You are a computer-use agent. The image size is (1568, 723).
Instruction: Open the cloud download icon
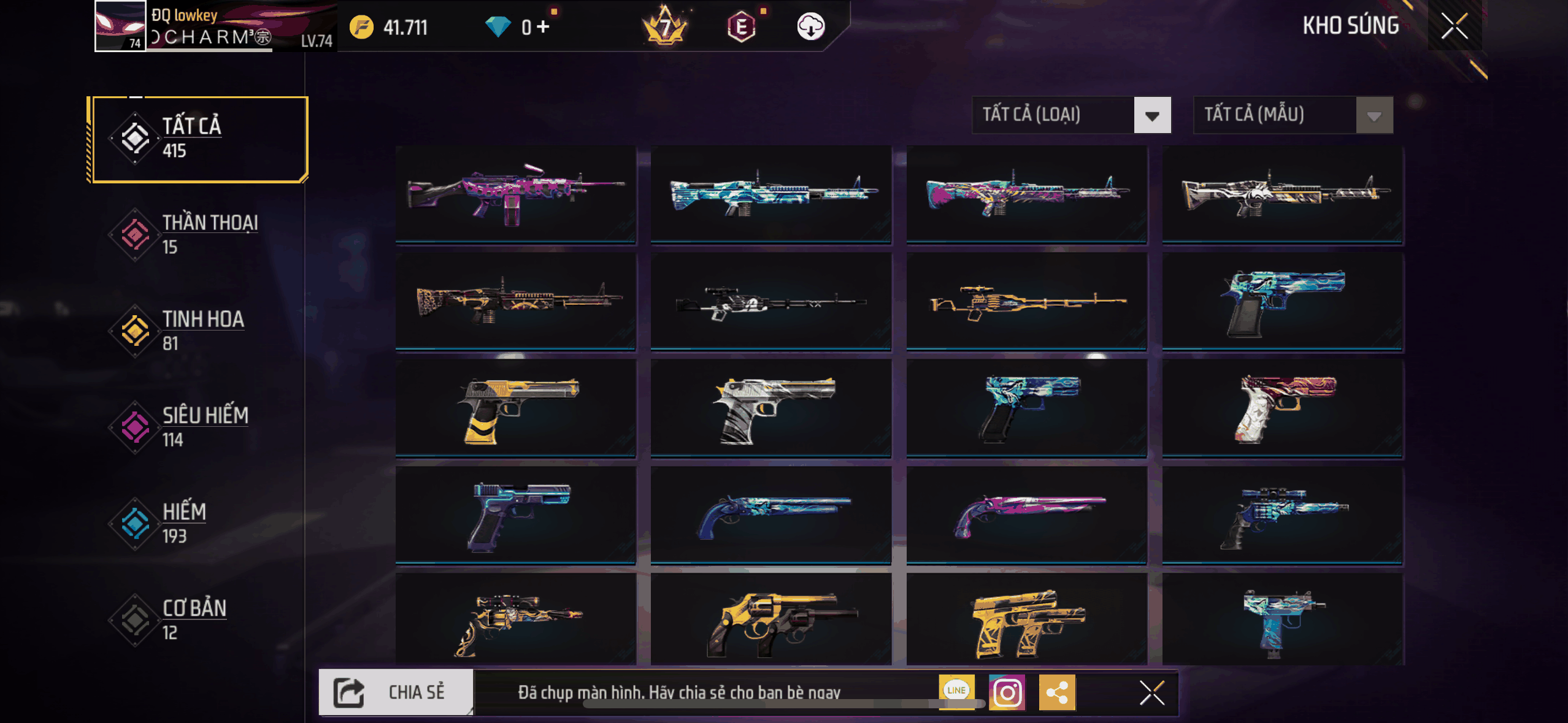pos(810,27)
